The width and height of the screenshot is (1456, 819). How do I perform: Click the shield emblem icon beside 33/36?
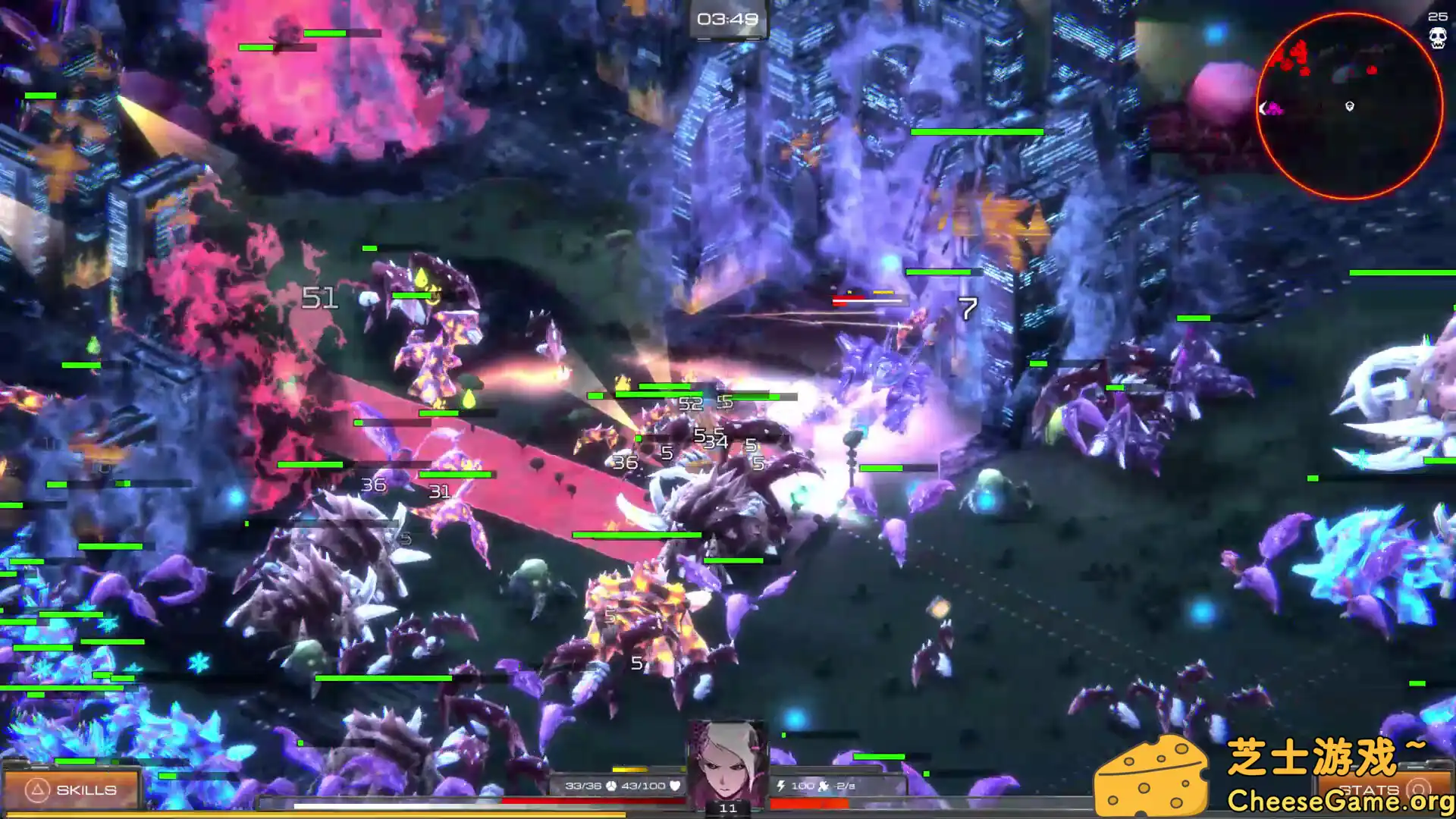pos(611,787)
